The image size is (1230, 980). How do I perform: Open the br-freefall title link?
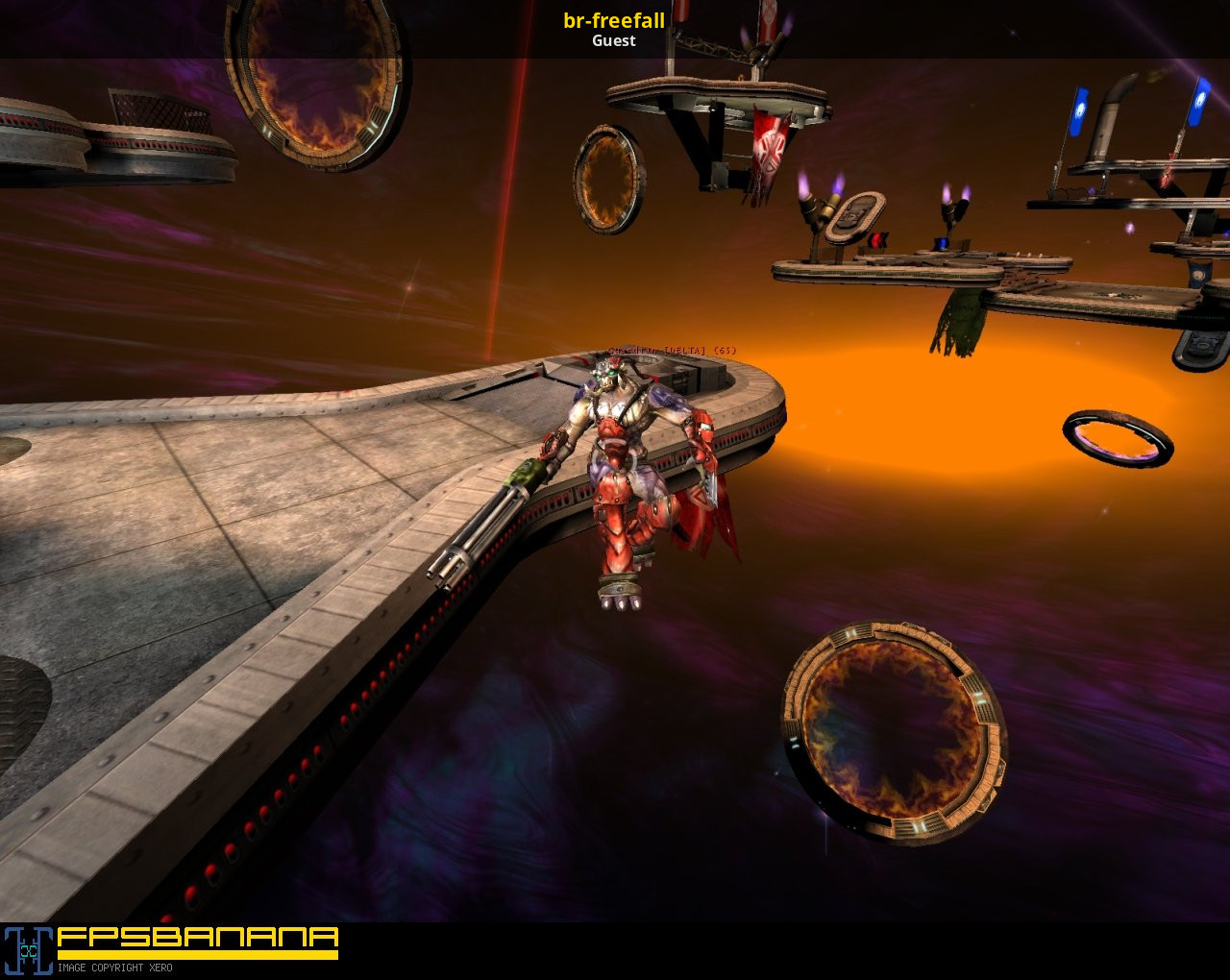click(614, 20)
